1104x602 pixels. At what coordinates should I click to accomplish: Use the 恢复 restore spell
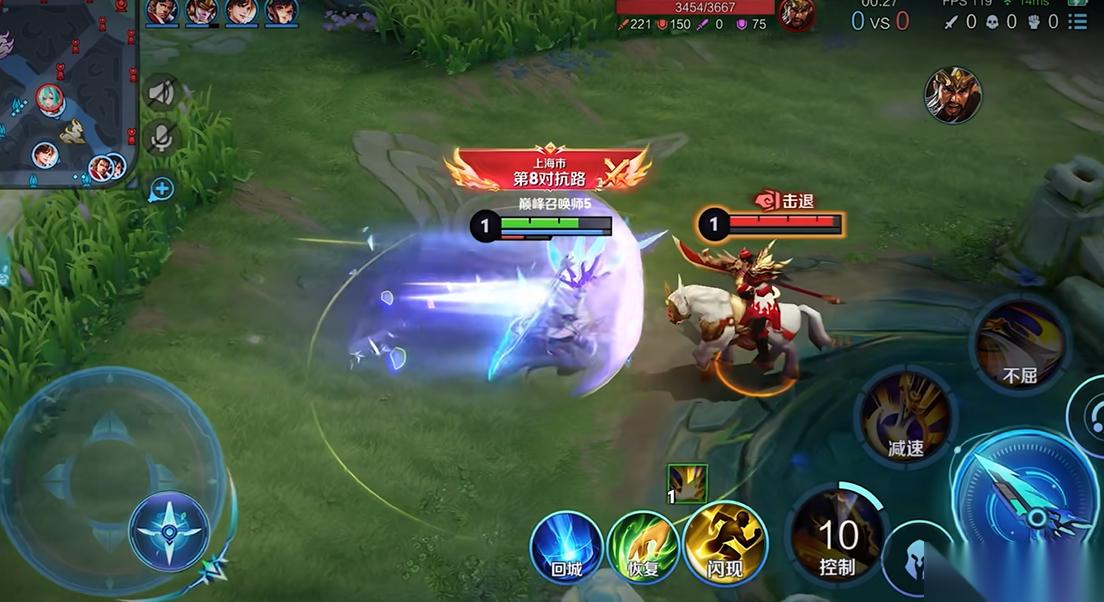643,544
